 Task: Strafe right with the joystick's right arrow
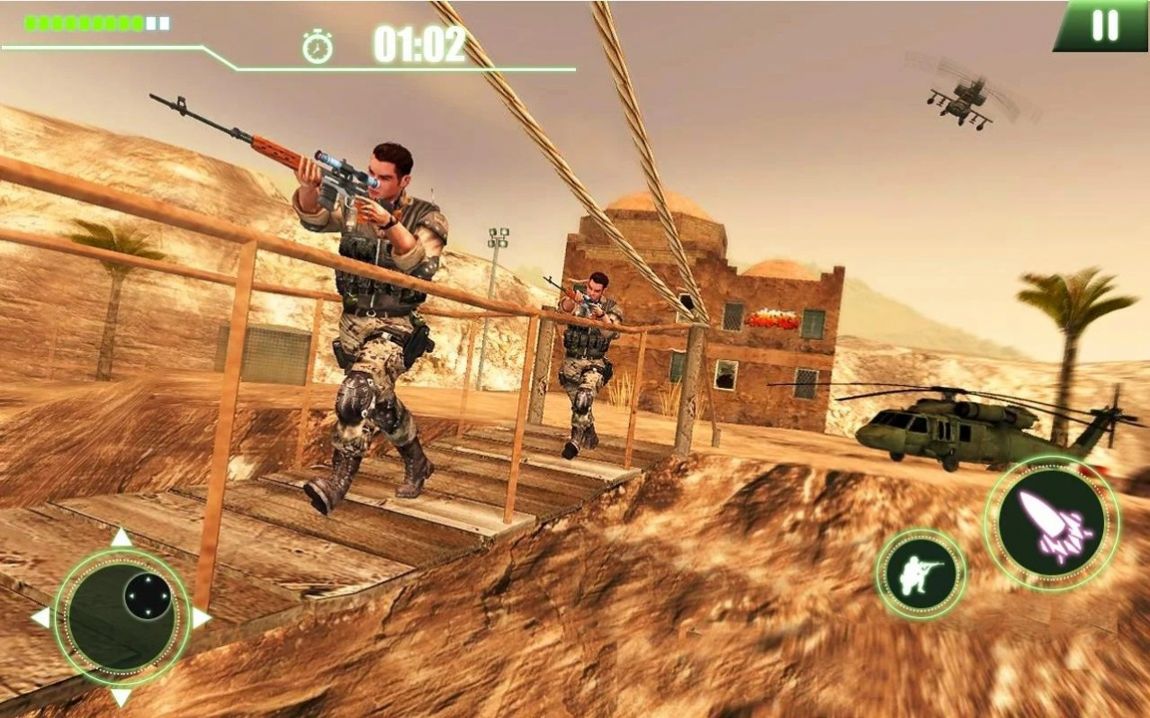201,617
